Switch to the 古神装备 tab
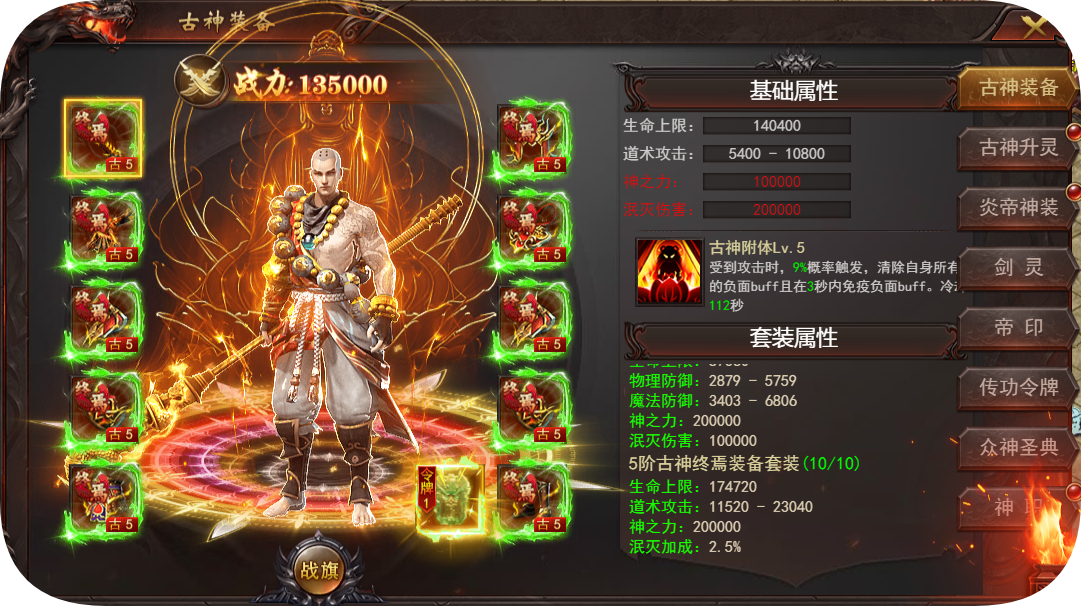 pyautogui.click(x=1018, y=88)
